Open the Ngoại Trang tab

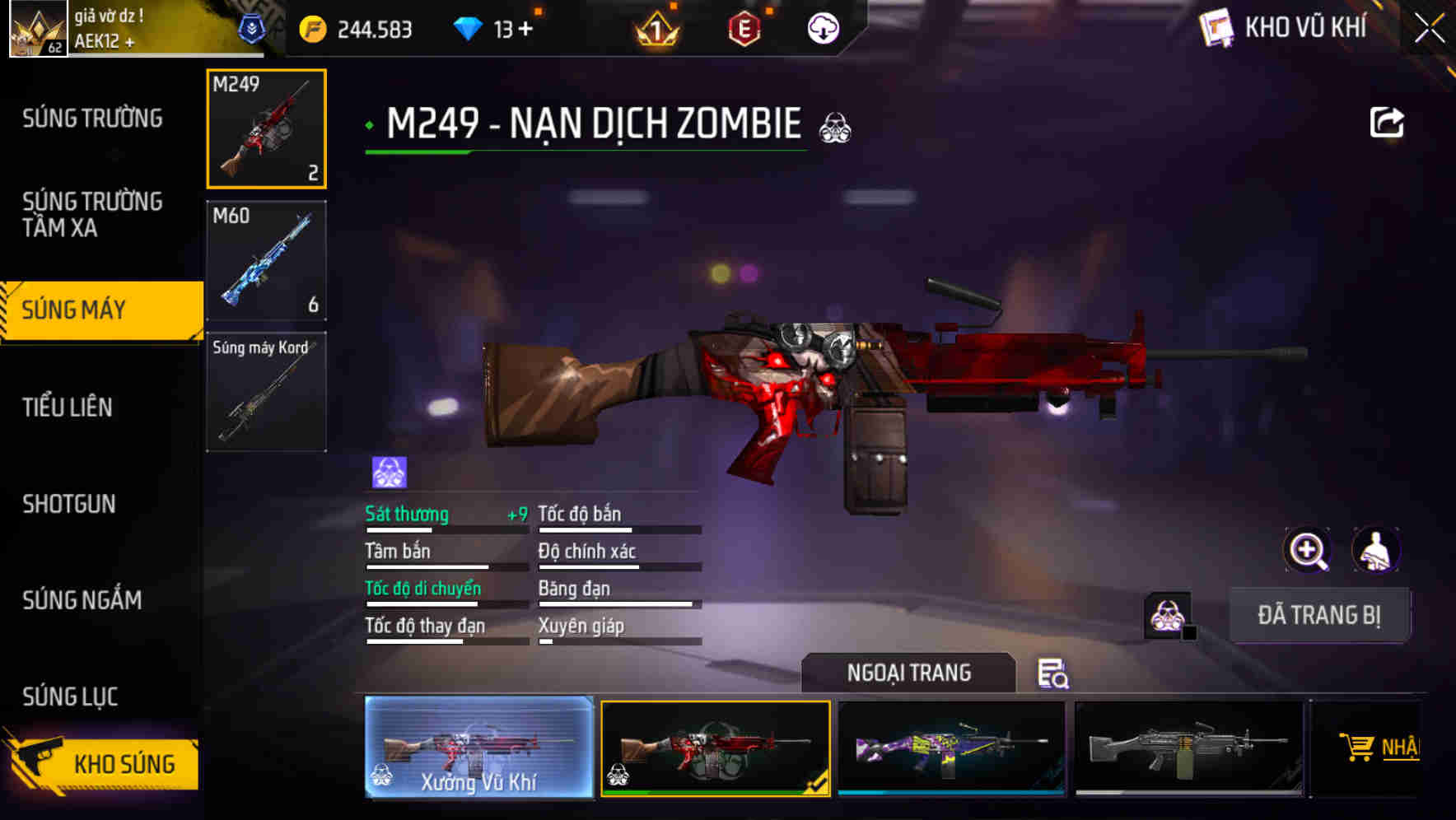(x=909, y=673)
